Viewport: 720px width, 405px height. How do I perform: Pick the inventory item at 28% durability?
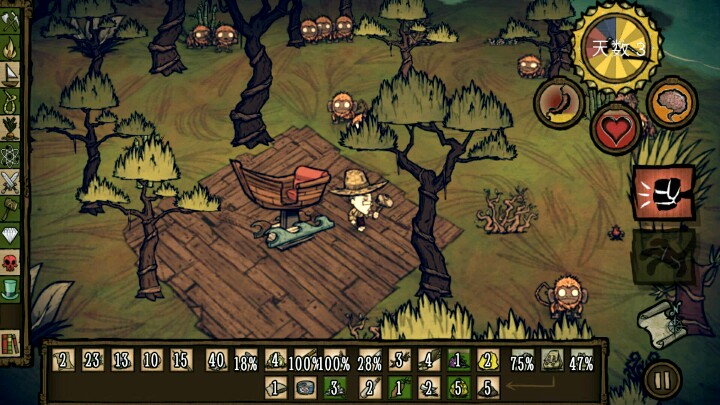coord(369,361)
